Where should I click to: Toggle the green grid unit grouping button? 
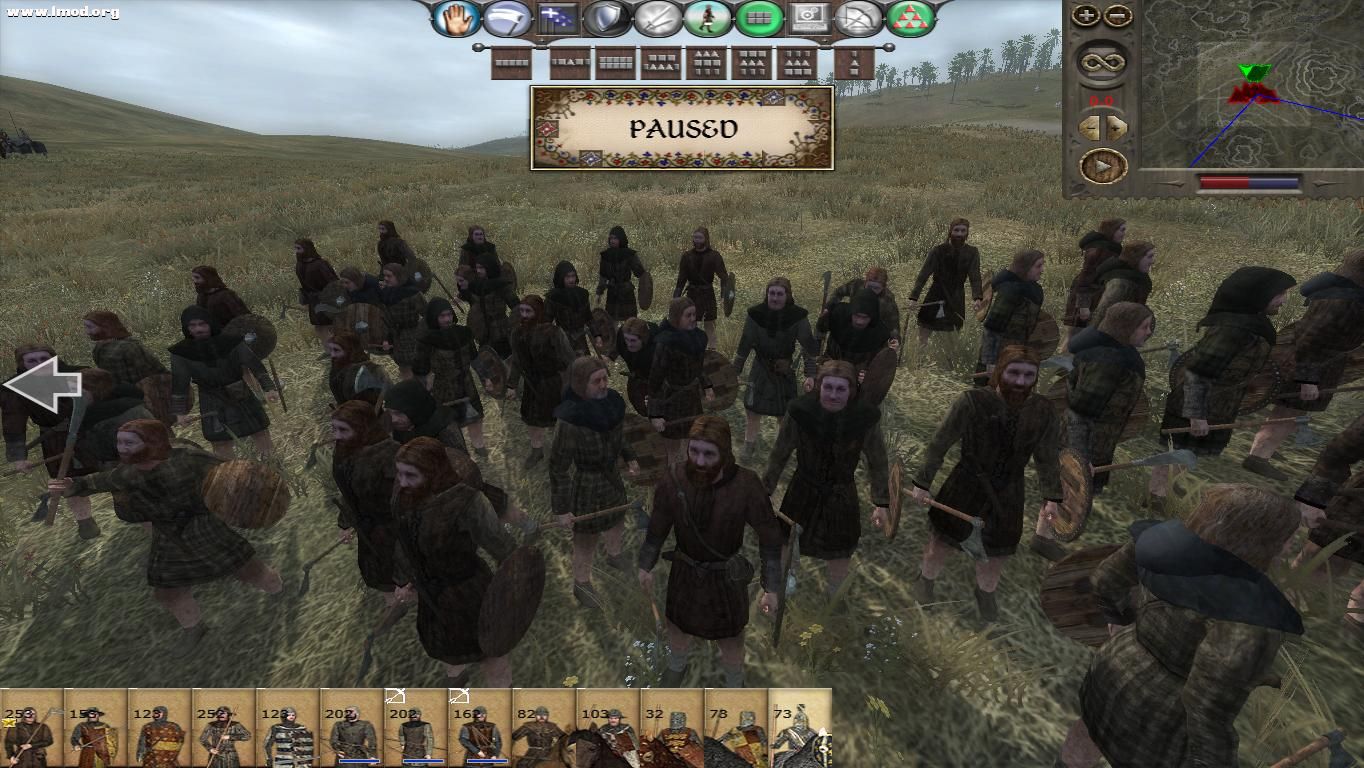(x=757, y=17)
